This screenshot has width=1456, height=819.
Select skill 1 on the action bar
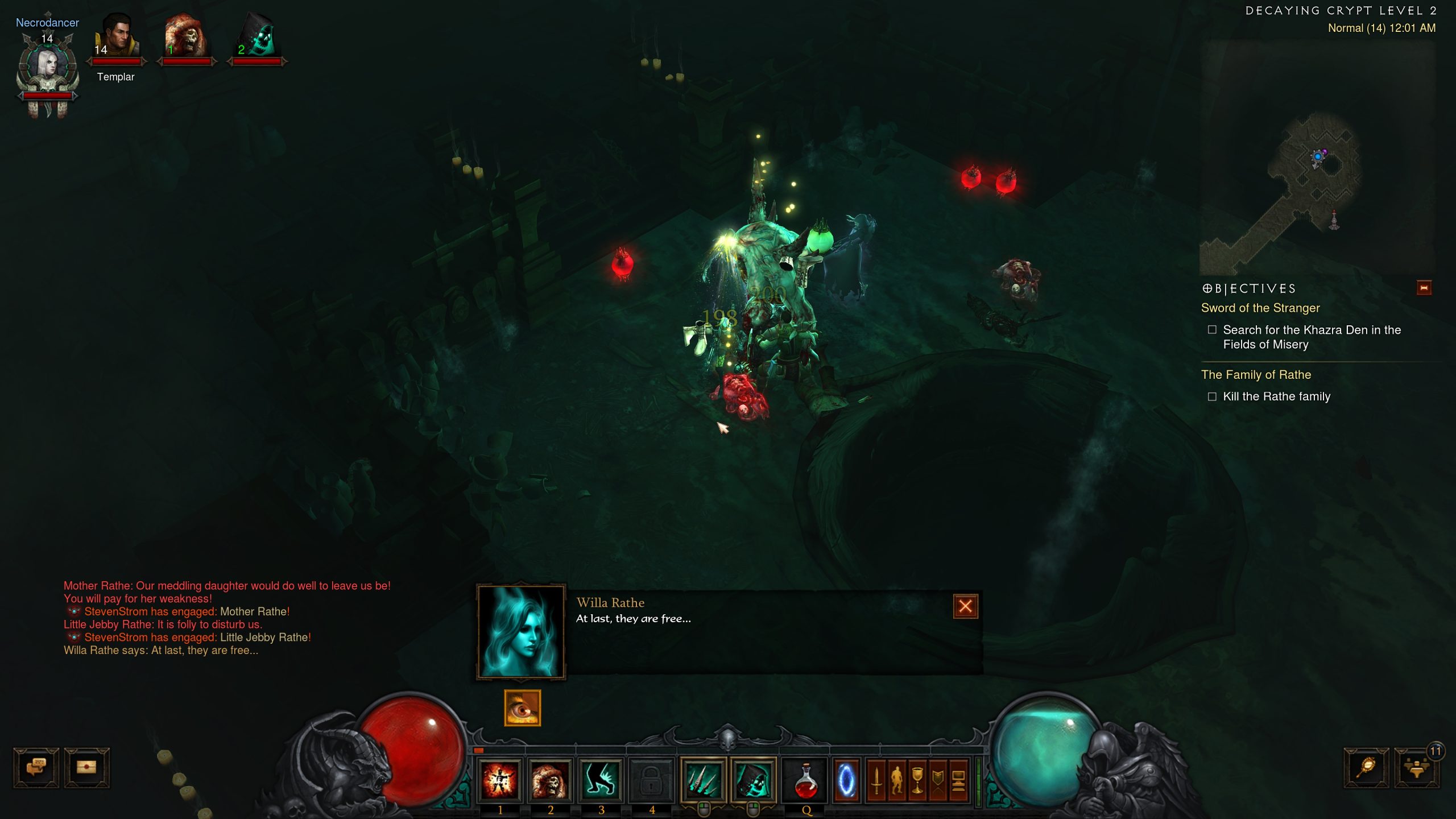pos(500,779)
